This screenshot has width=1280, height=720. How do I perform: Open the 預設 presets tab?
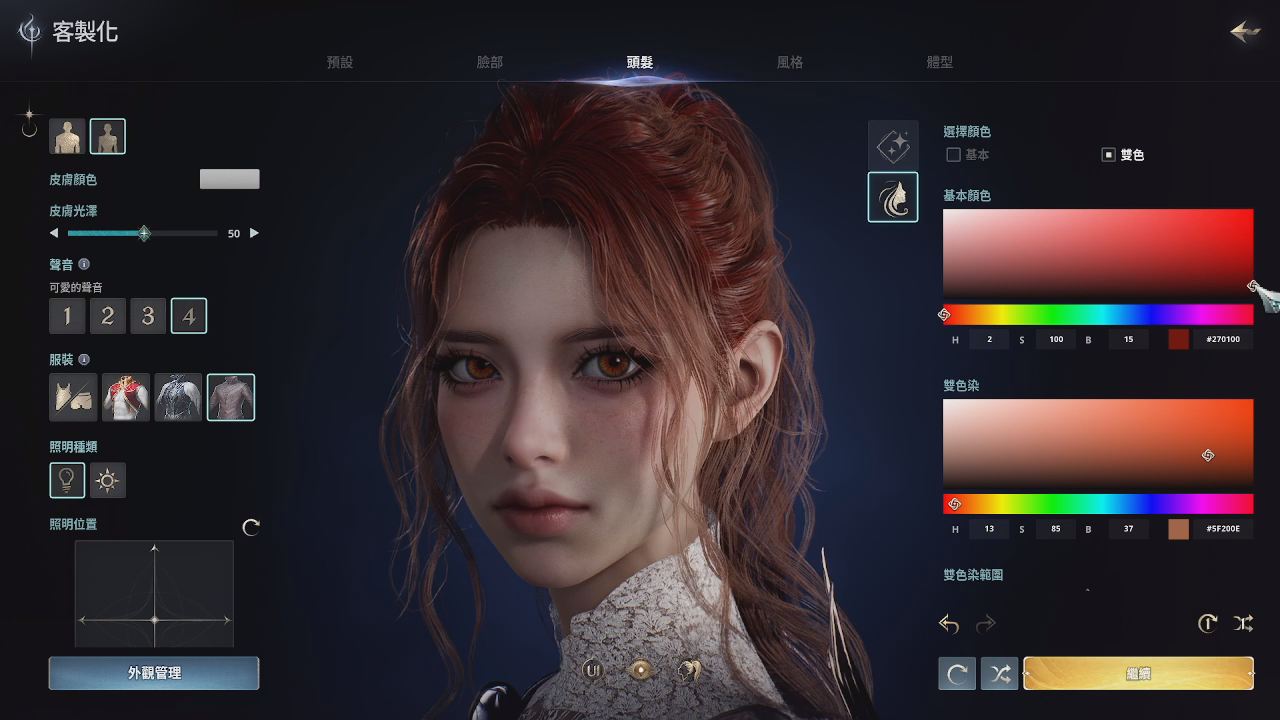click(x=340, y=61)
